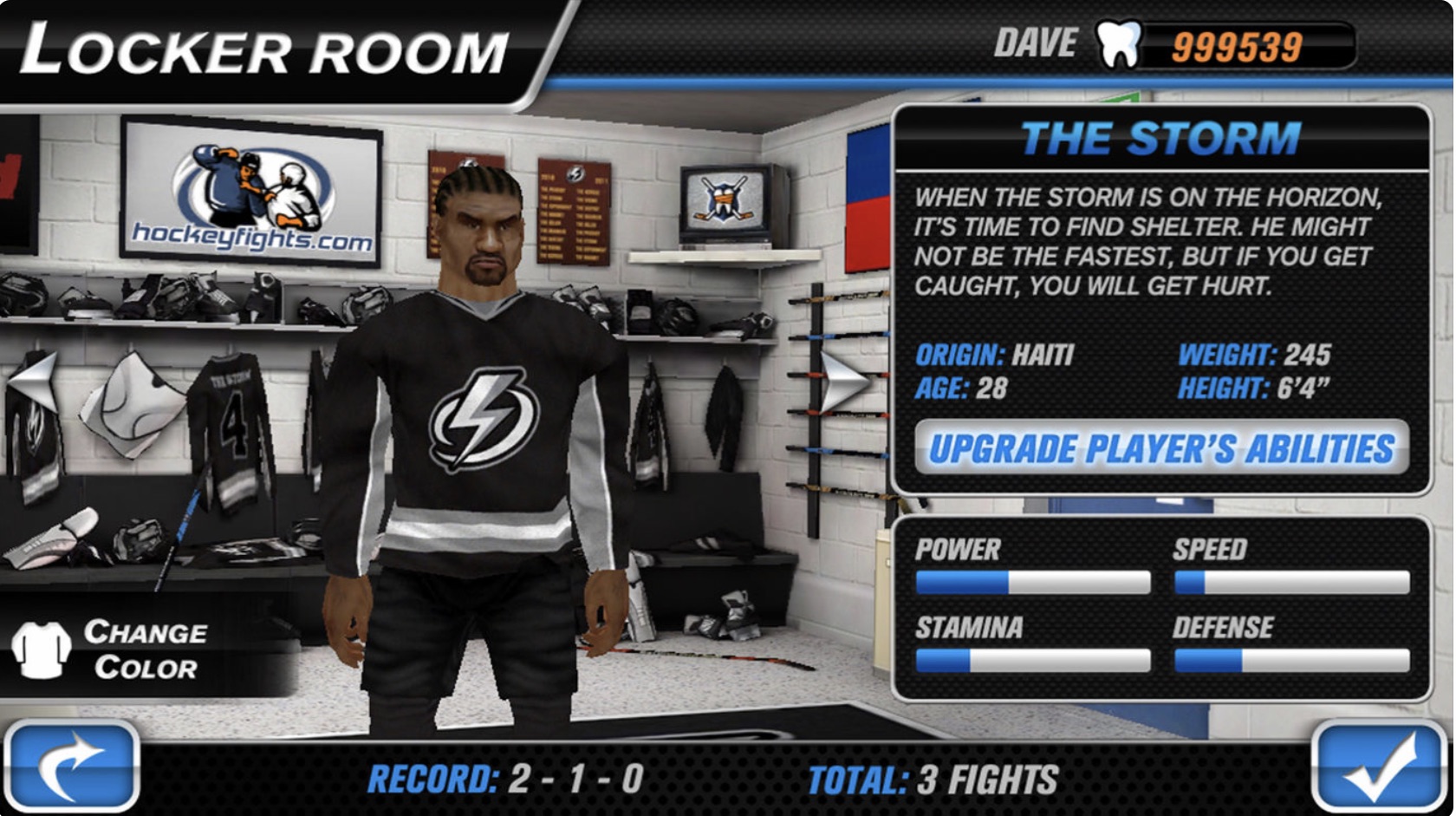Show the previous fighter with left arrow

[33, 380]
